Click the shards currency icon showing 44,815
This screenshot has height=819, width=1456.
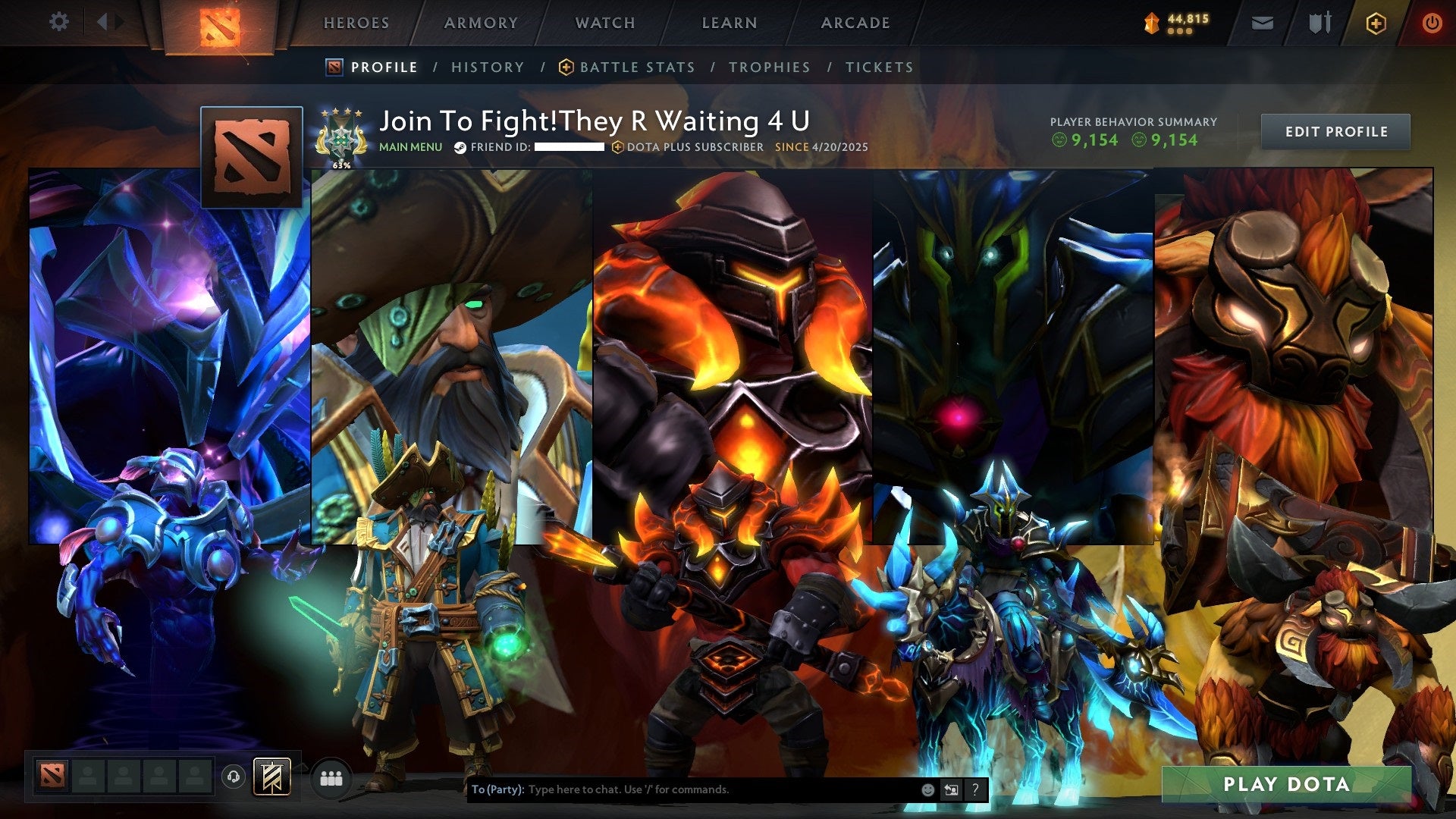1152,23
